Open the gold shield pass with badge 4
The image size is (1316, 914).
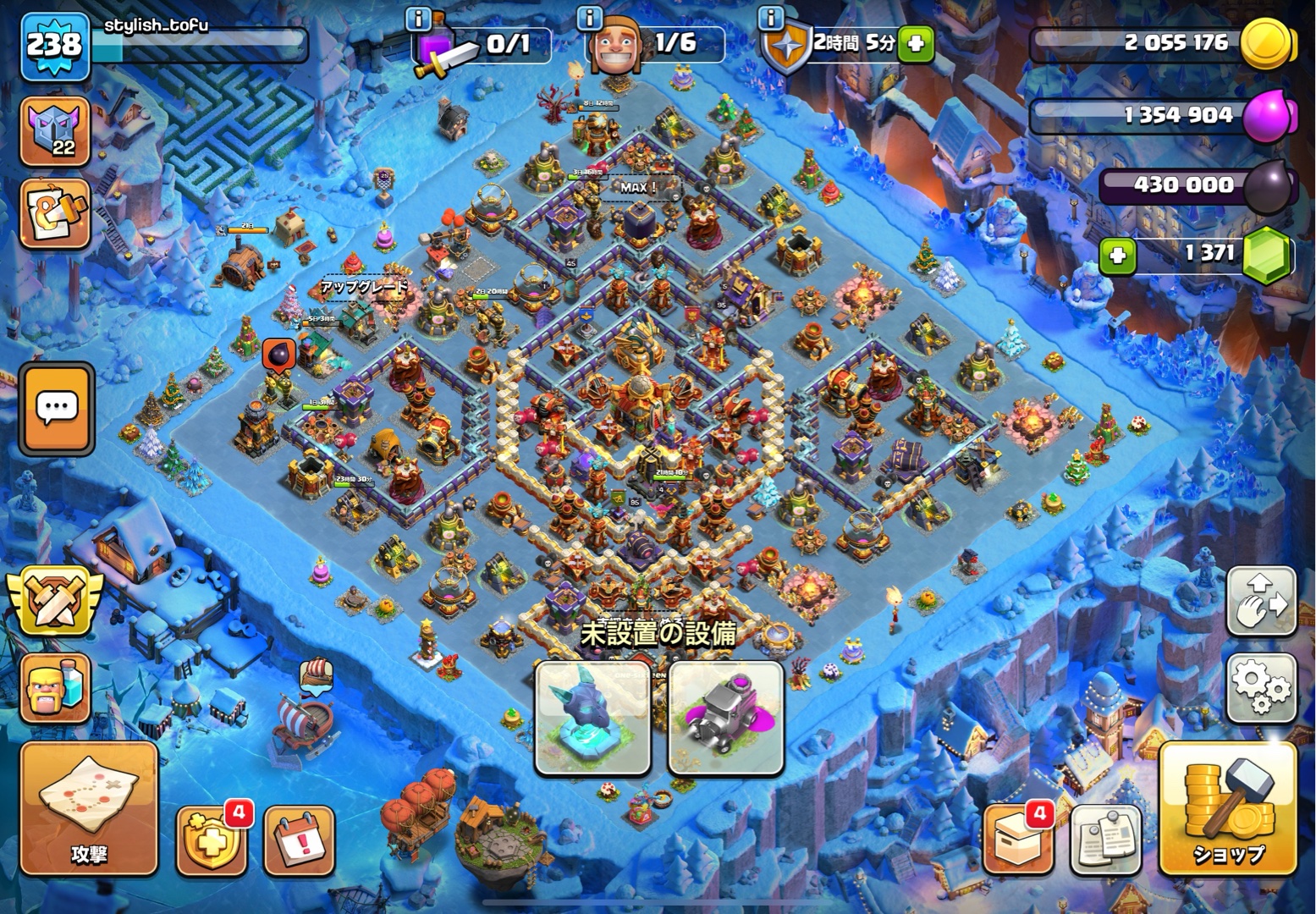pos(211,841)
